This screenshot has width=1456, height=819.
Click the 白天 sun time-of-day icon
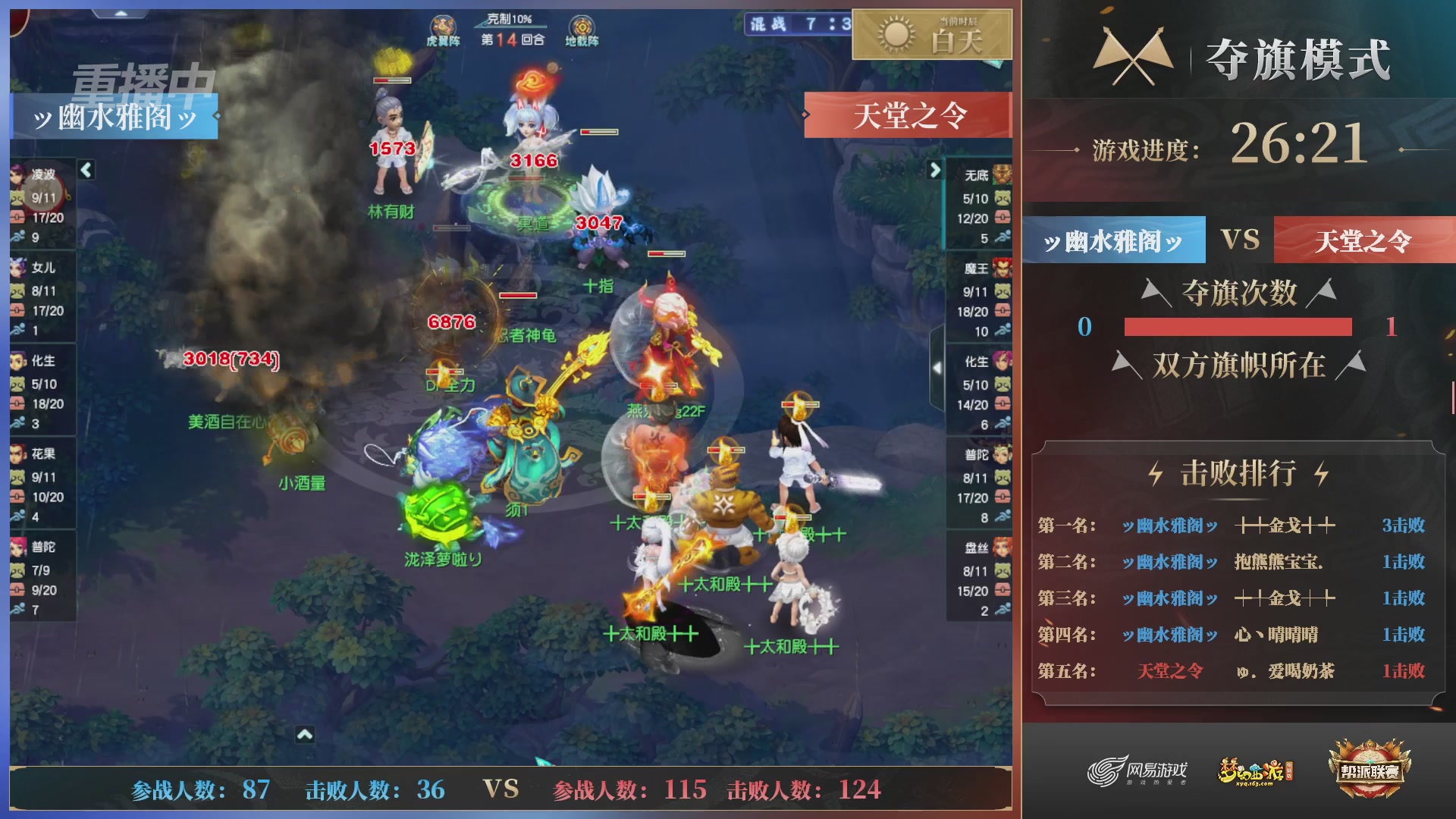[895, 36]
